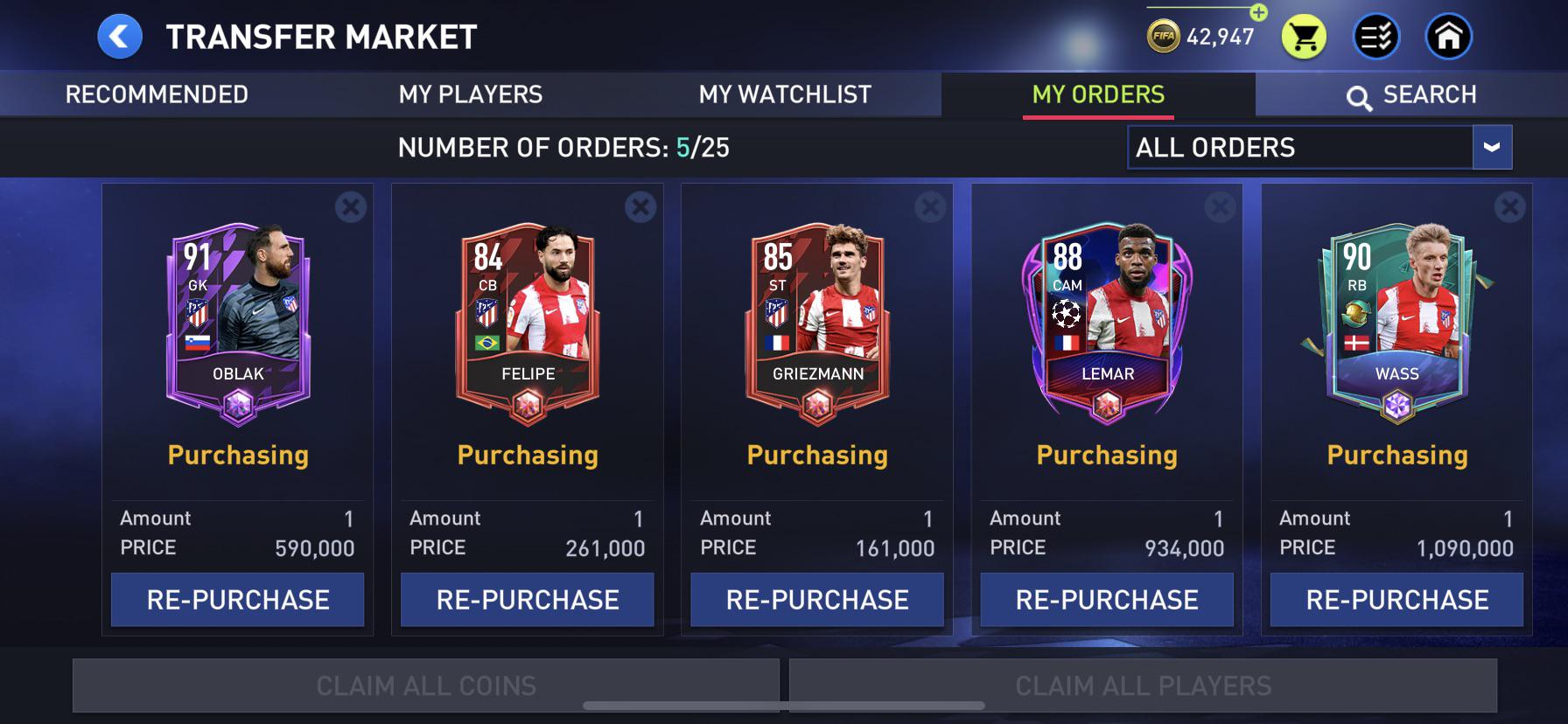This screenshot has height=724, width=1568.
Task: Tap Oblak's player card portrait
Action: click(236, 315)
